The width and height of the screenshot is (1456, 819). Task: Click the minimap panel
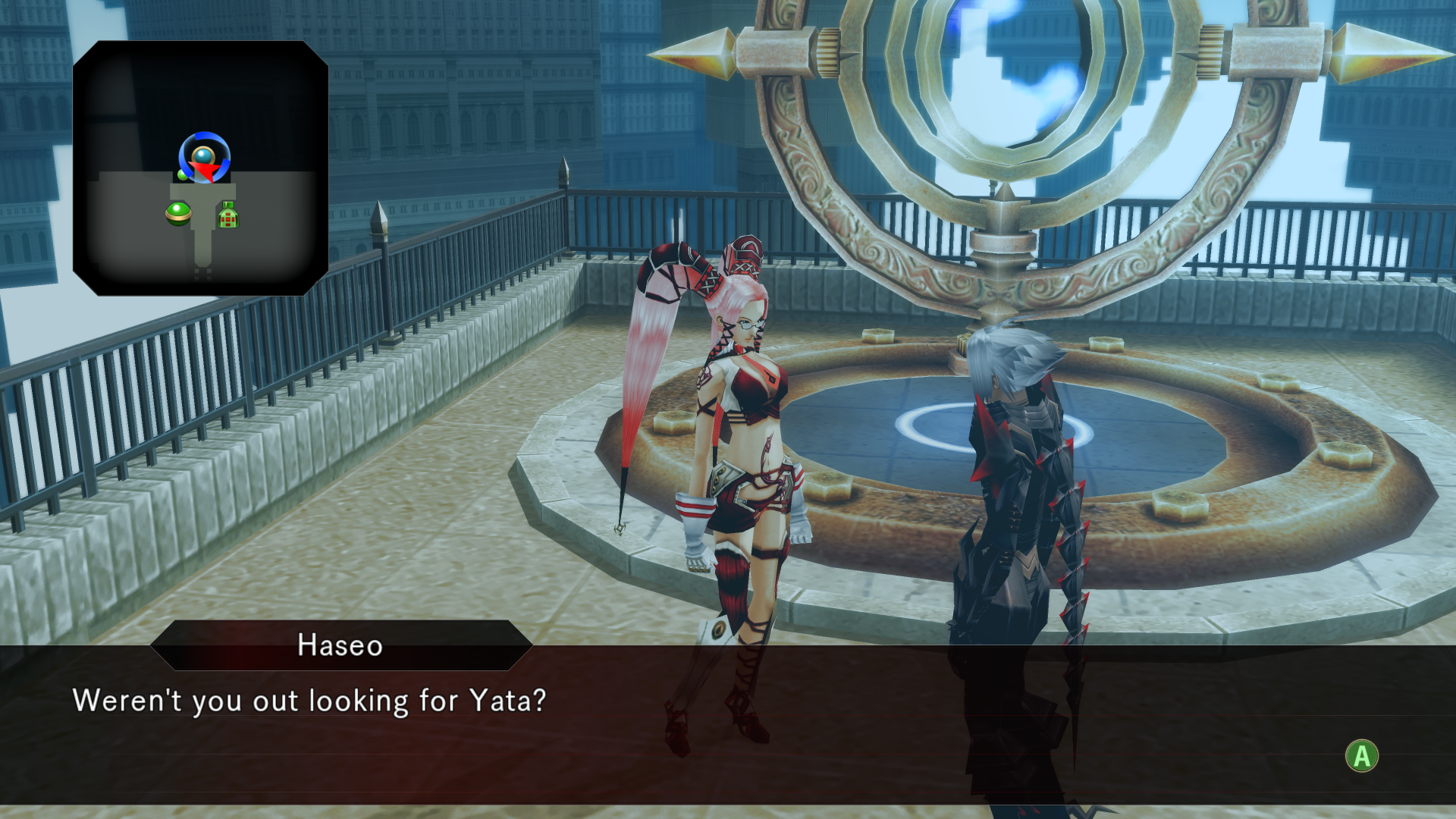pyautogui.click(x=200, y=168)
